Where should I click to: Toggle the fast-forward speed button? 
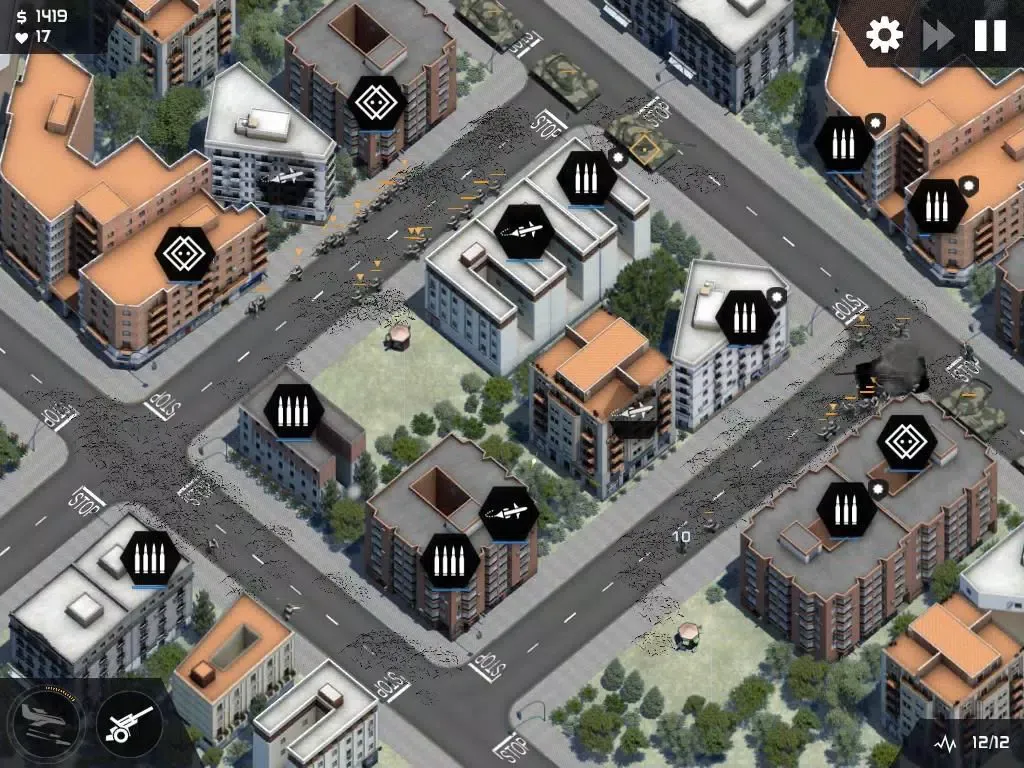pyautogui.click(x=938, y=36)
